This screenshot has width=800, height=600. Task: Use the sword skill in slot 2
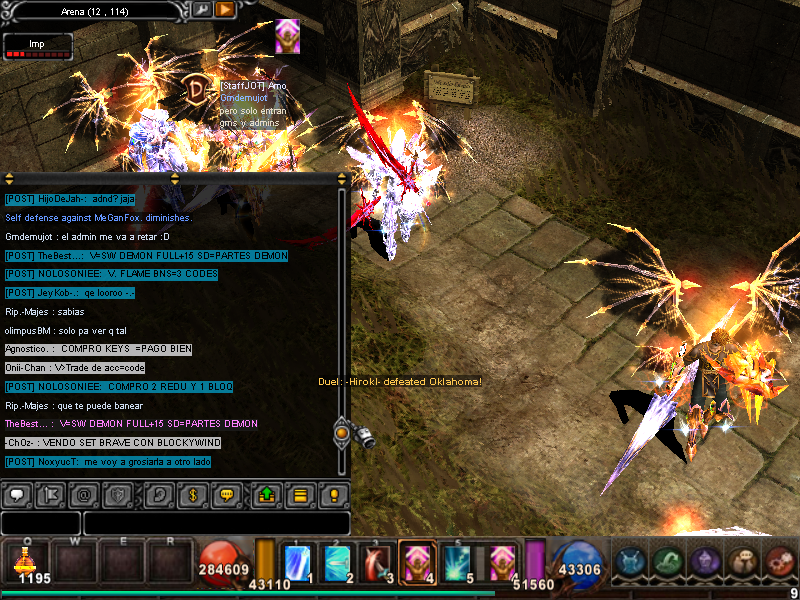tap(338, 562)
